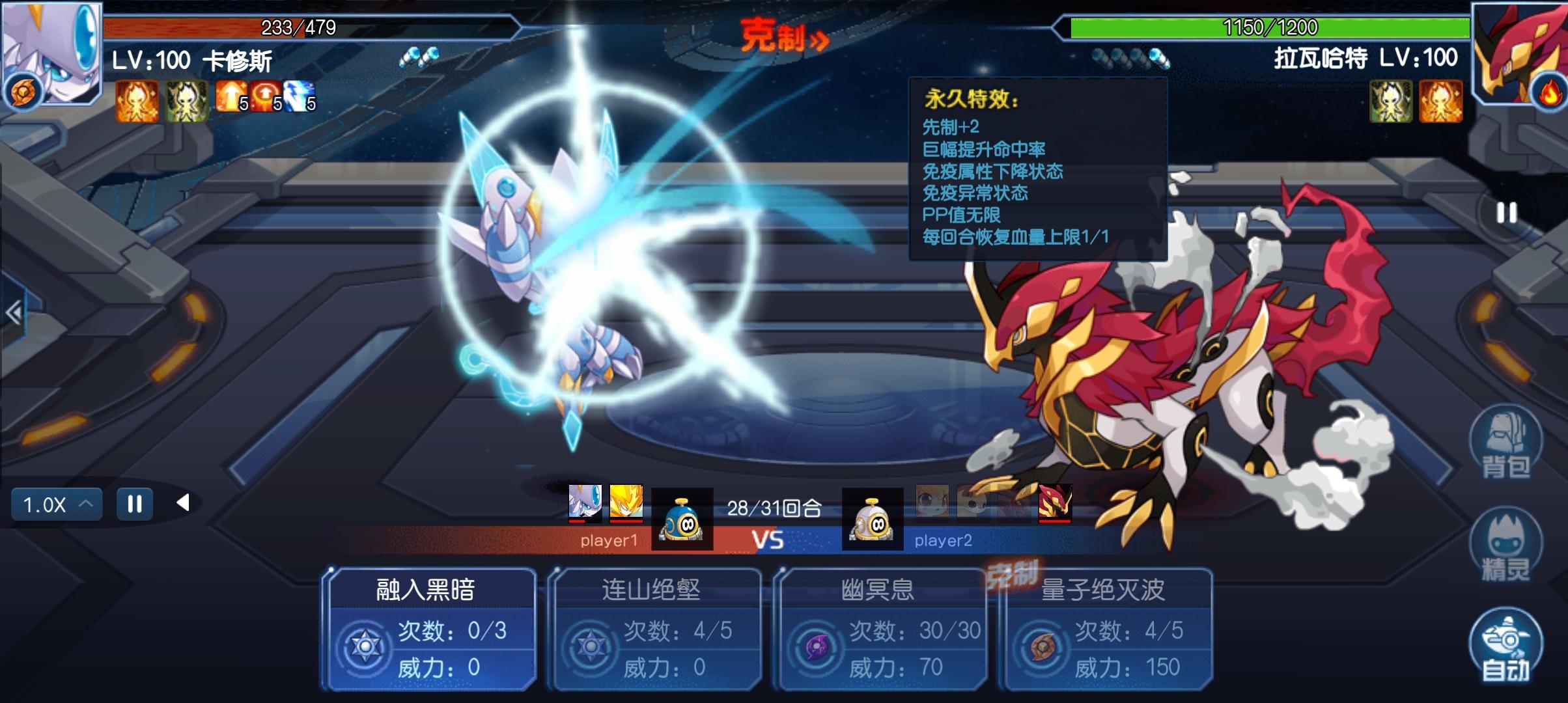Image resolution: width=1568 pixels, height=703 pixels.
Task: Select 卡修斯 portrait at top left
Action: 52,53
